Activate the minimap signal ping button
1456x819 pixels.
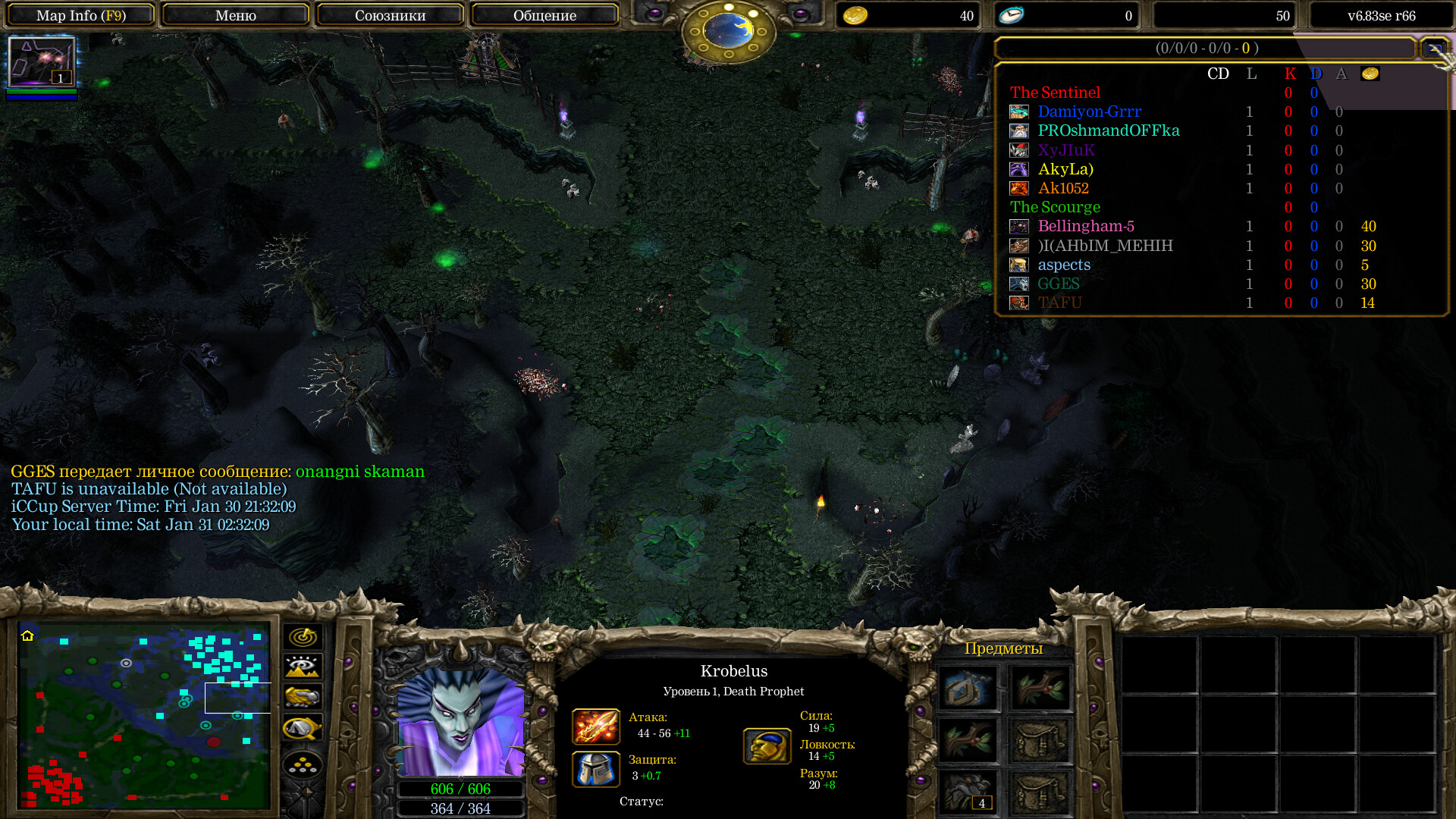point(303,637)
